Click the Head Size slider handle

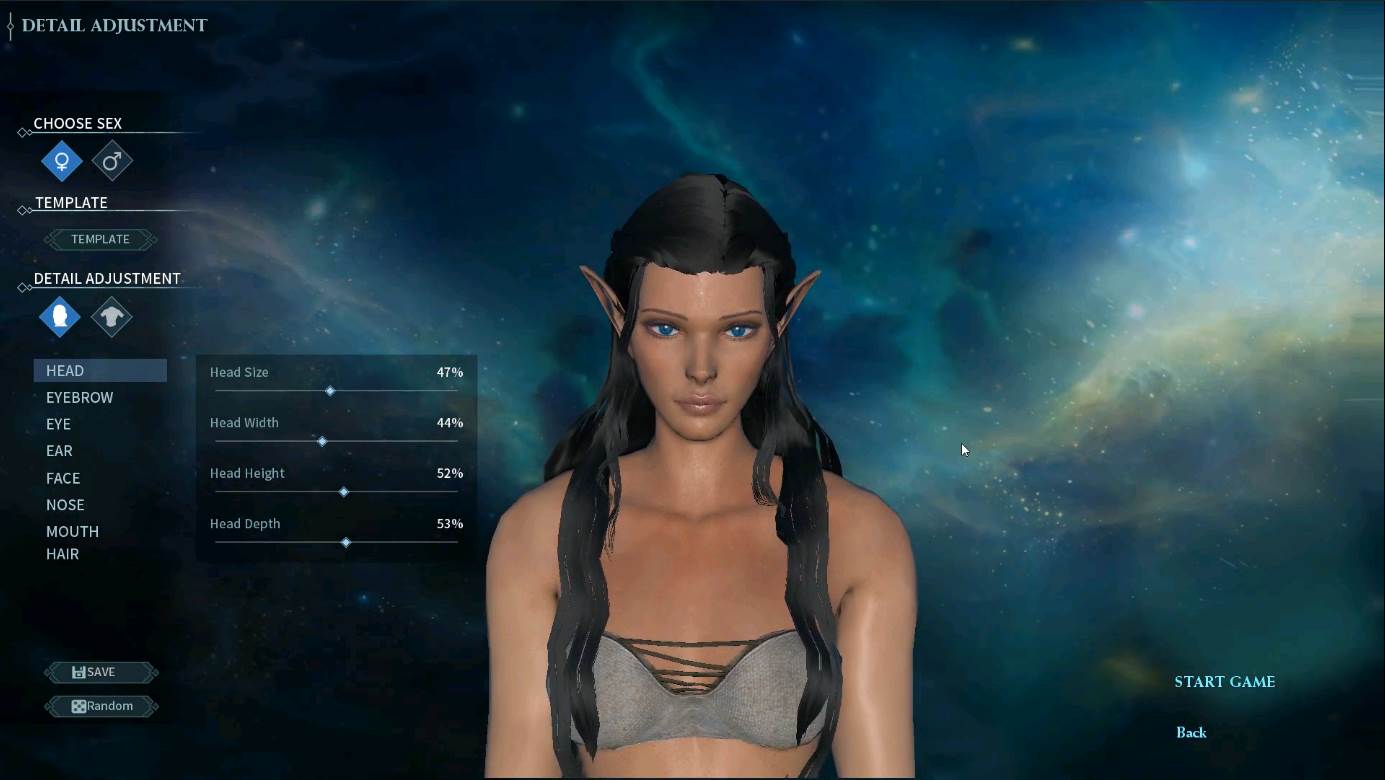point(330,391)
